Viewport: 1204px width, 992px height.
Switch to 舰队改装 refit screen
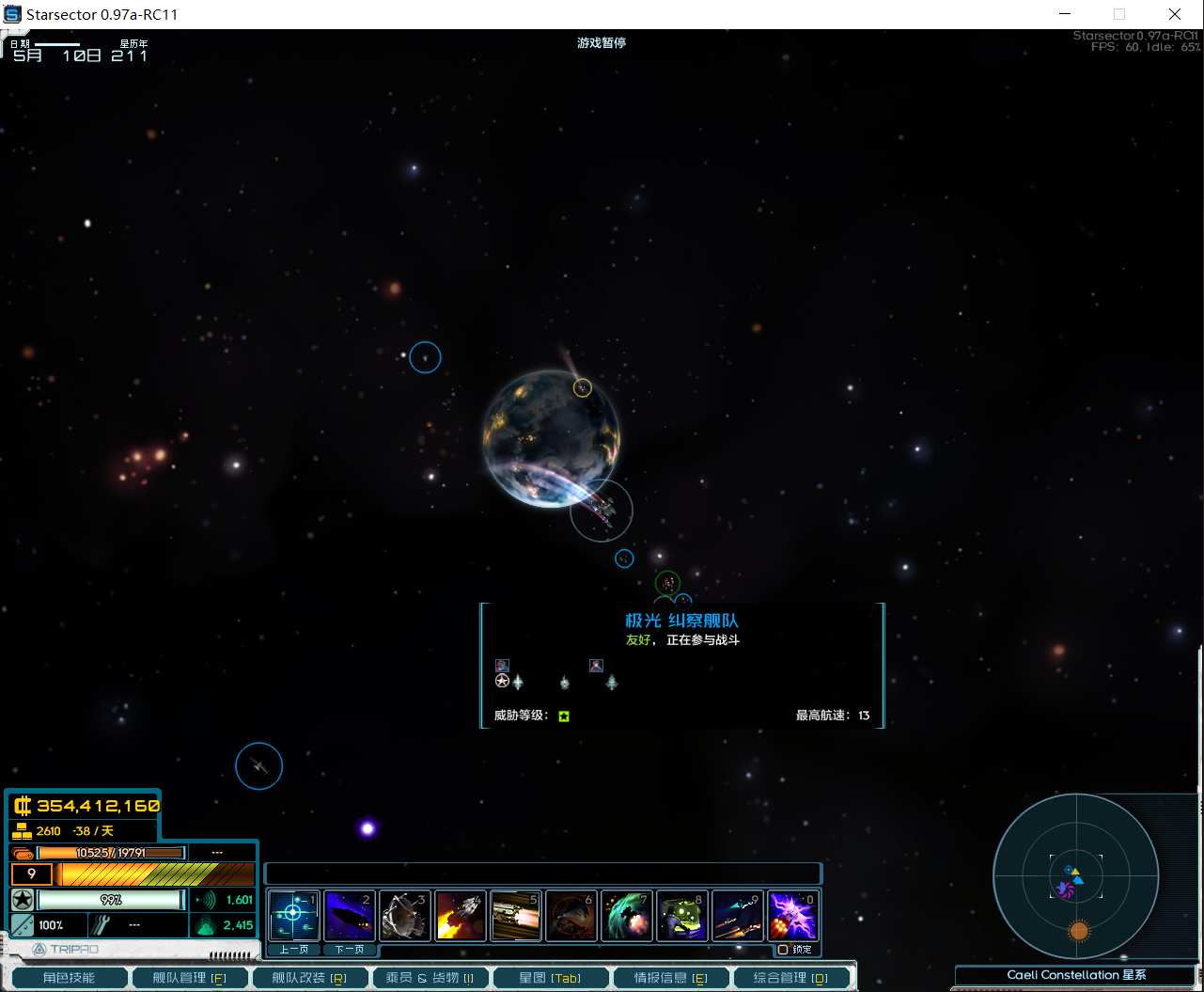point(309,978)
